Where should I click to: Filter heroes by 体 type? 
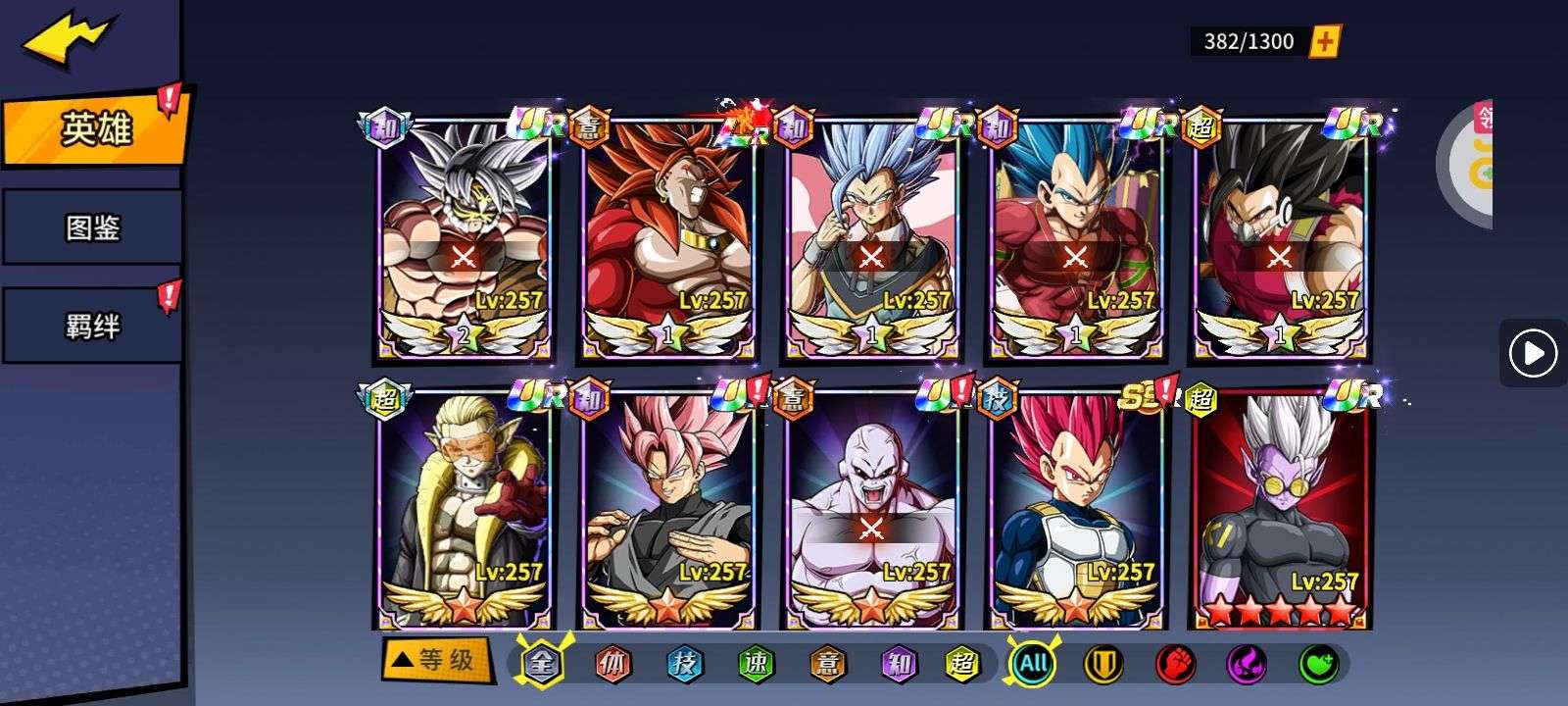pyautogui.click(x=612, y=664)
